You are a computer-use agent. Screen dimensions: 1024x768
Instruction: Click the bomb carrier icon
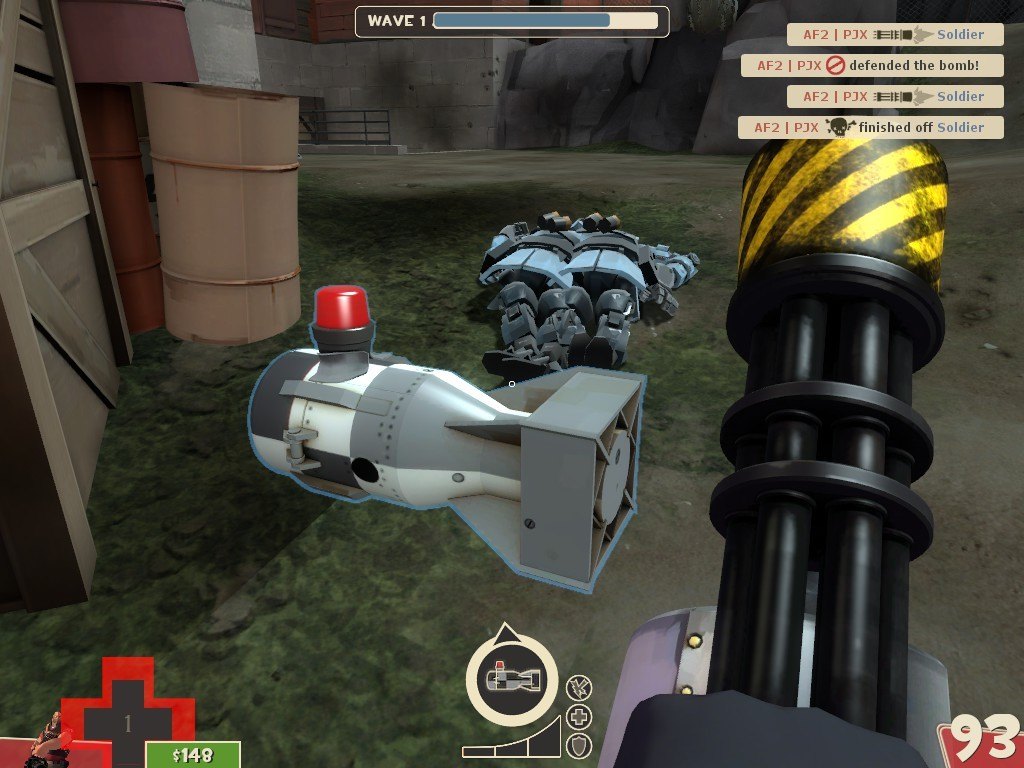[x=512, y=679]
